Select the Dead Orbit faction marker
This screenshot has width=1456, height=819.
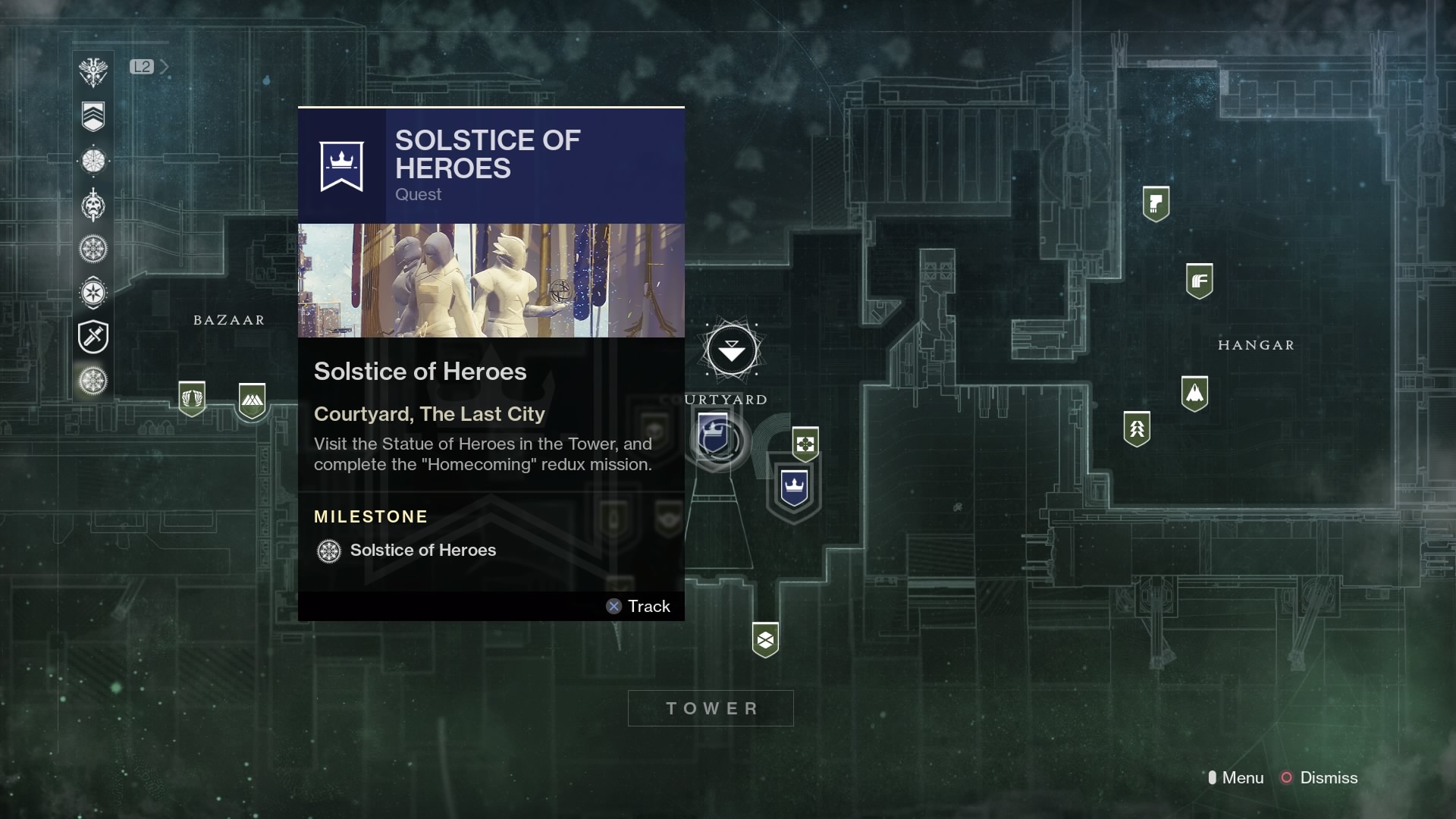point(1156,203)
